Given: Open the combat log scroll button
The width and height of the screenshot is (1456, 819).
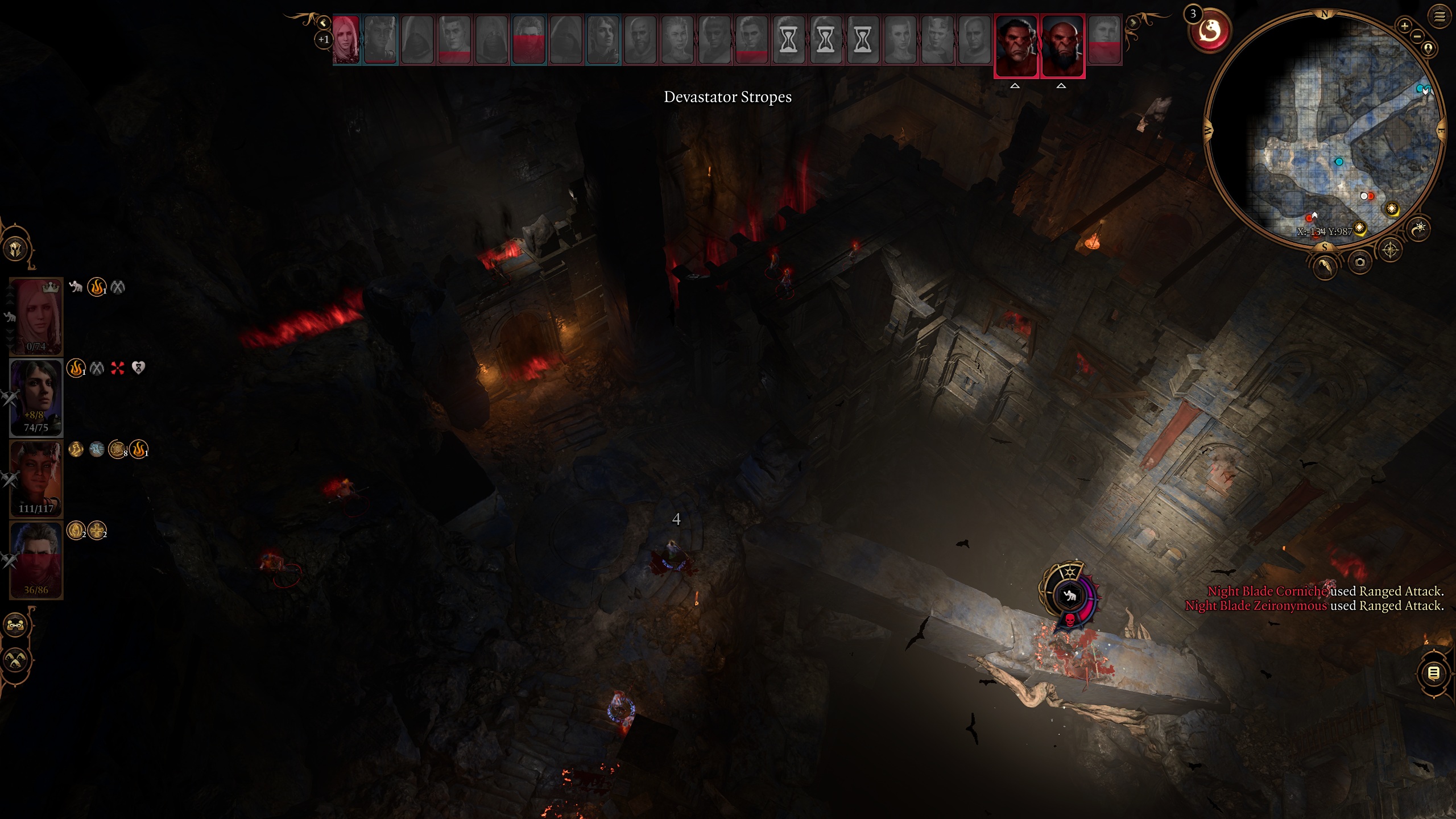Looking at the screenshot, I should point(1433,673).
